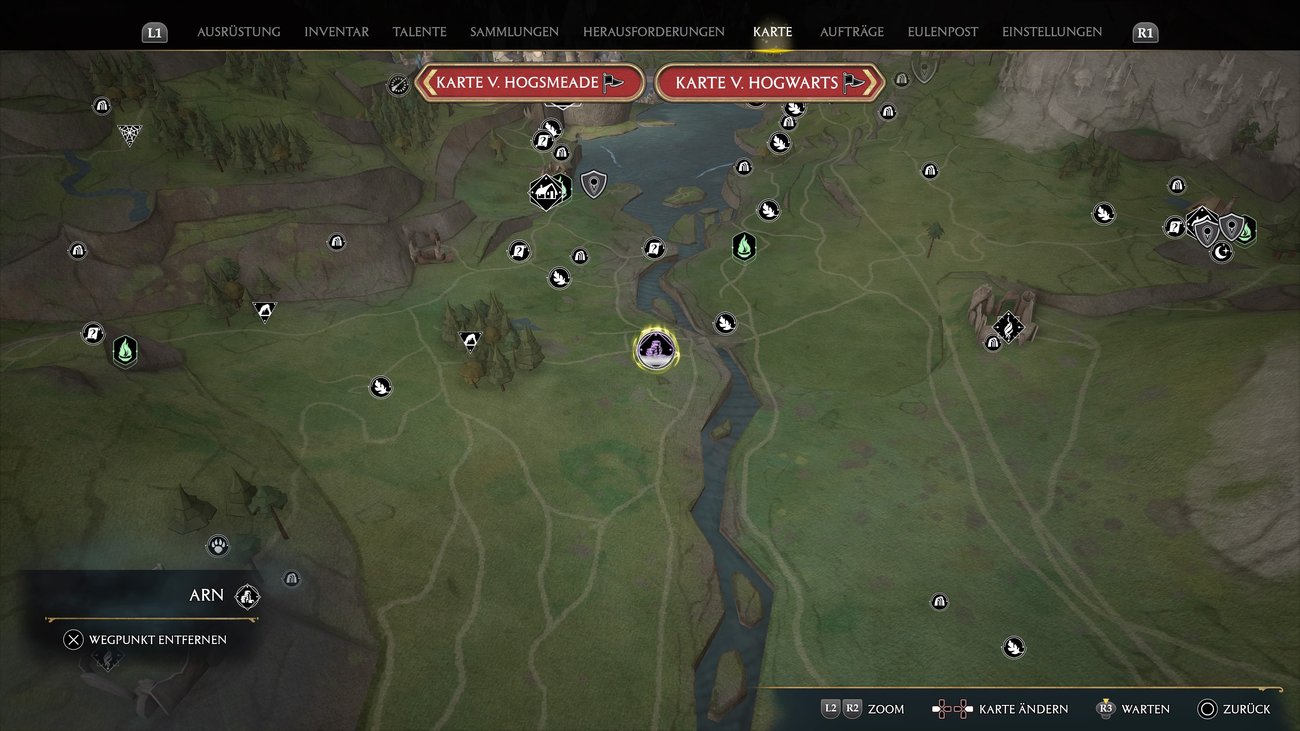1300x731 pixels.
Task: Select the spider web lair marker
Action: 129,134
